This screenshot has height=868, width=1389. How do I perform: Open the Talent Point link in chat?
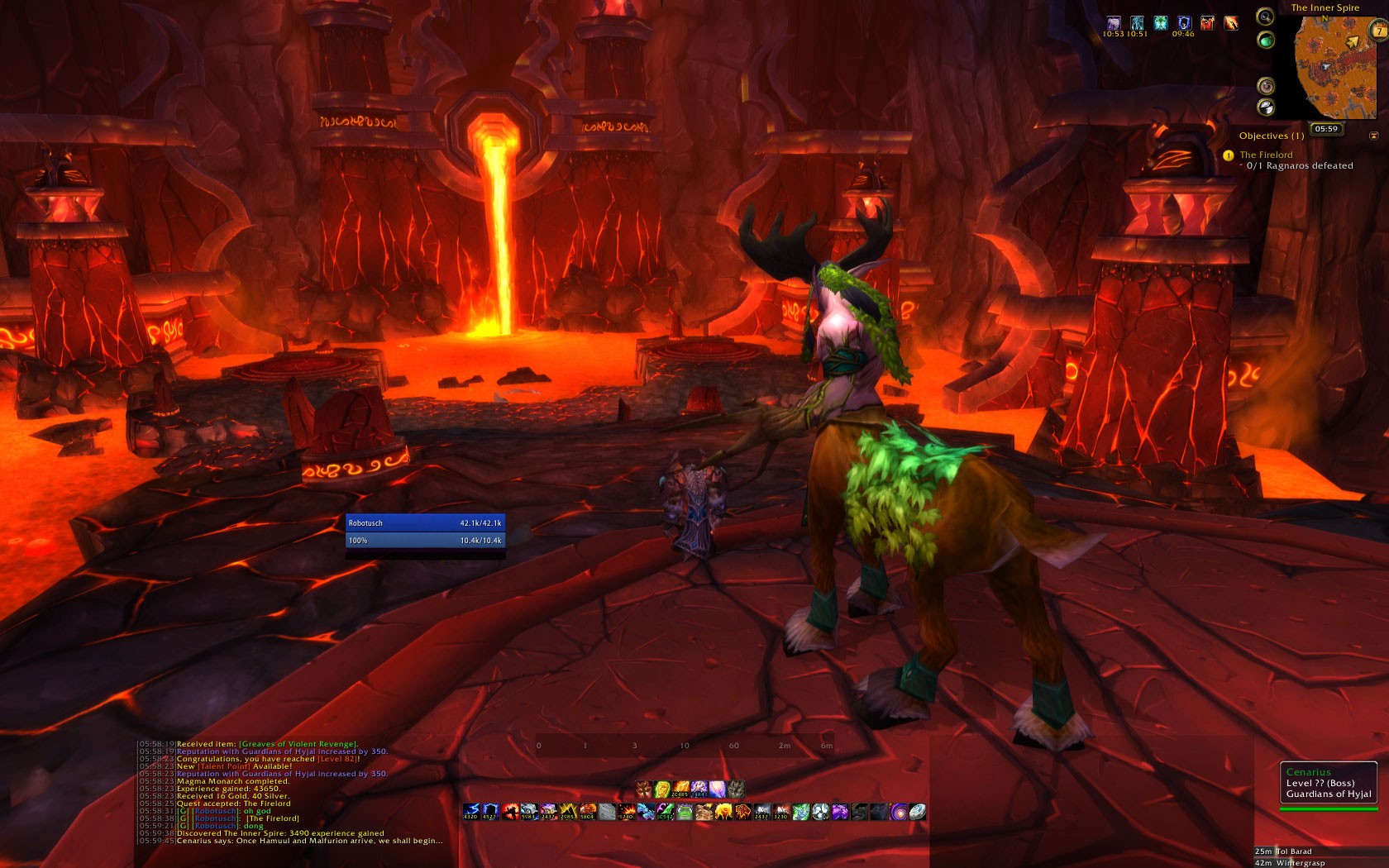(x=225, y=766)
